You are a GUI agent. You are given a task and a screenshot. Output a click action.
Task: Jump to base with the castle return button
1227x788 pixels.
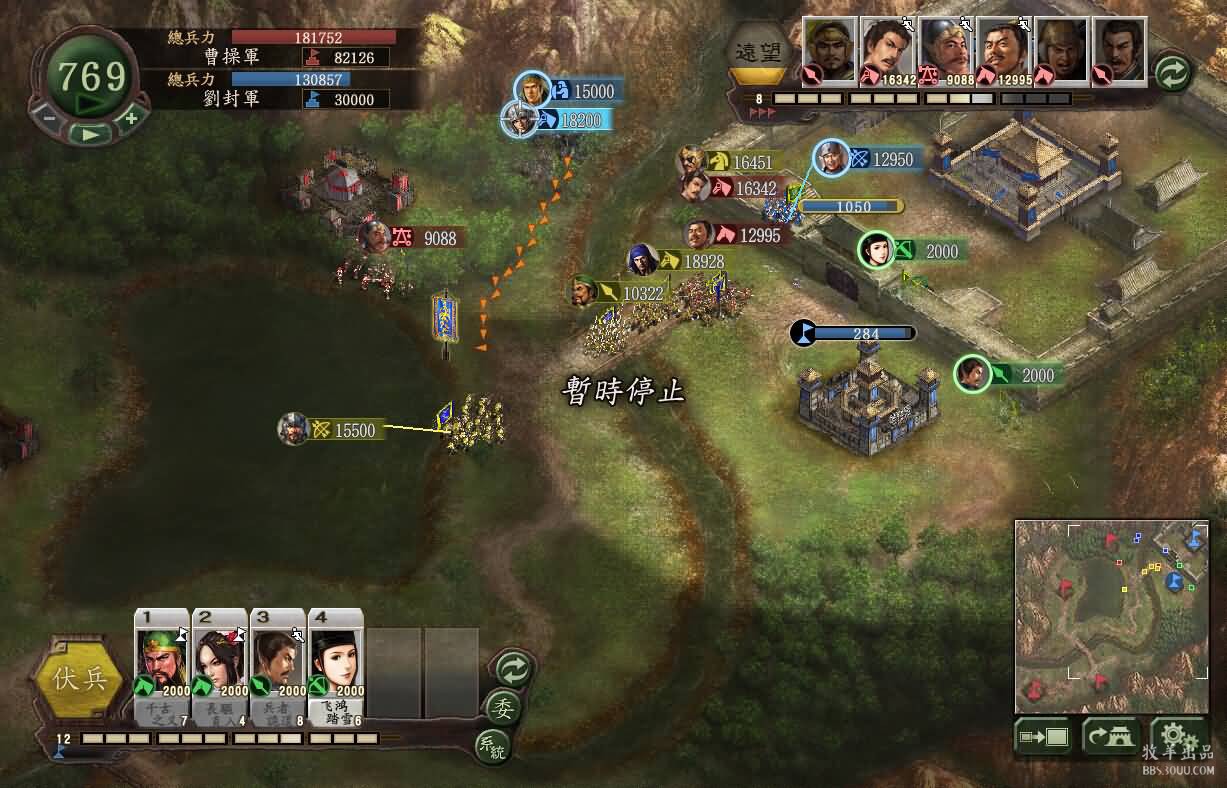1110,737
